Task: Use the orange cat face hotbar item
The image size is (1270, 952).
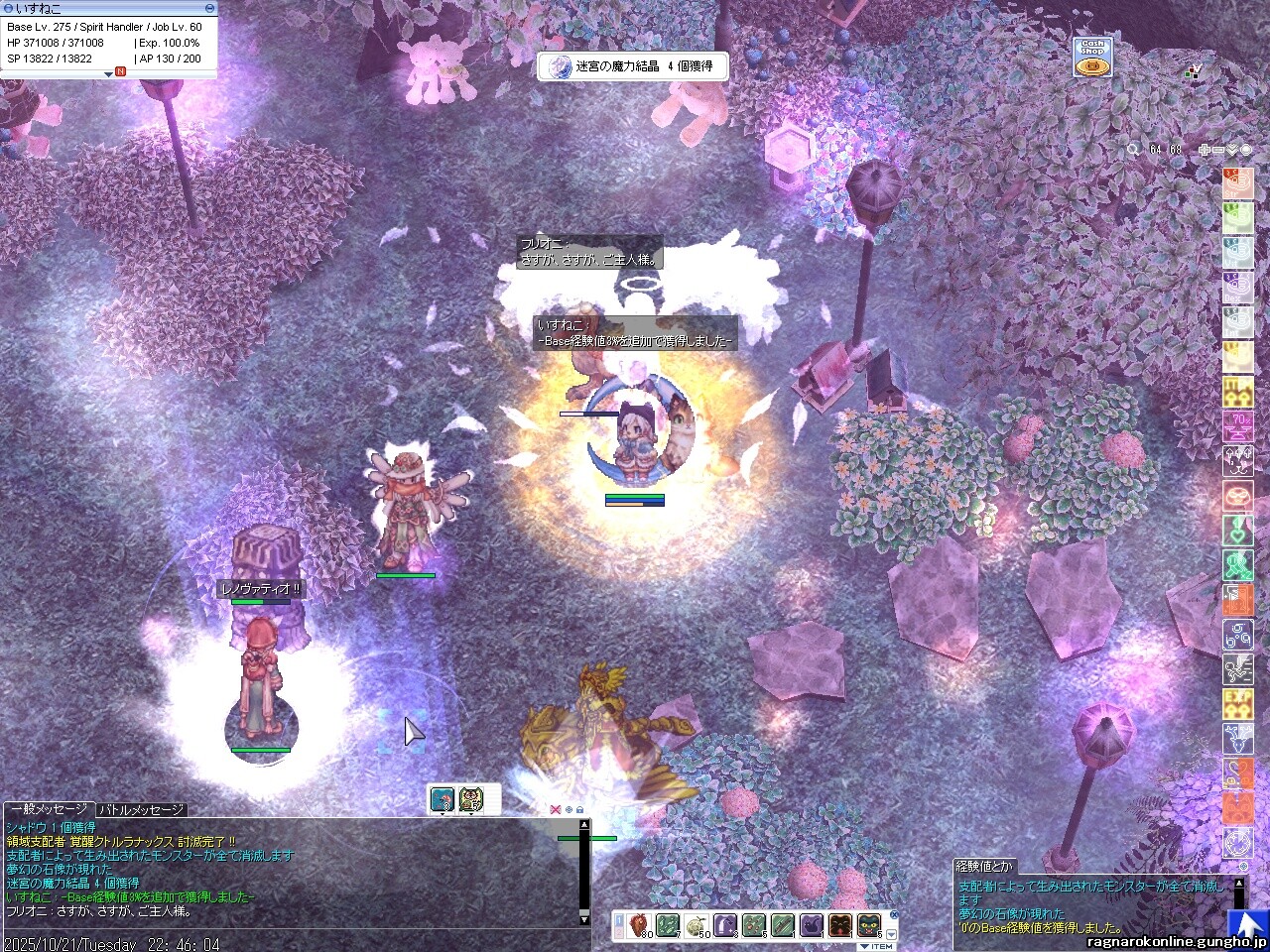Action: tap(840, 925)
